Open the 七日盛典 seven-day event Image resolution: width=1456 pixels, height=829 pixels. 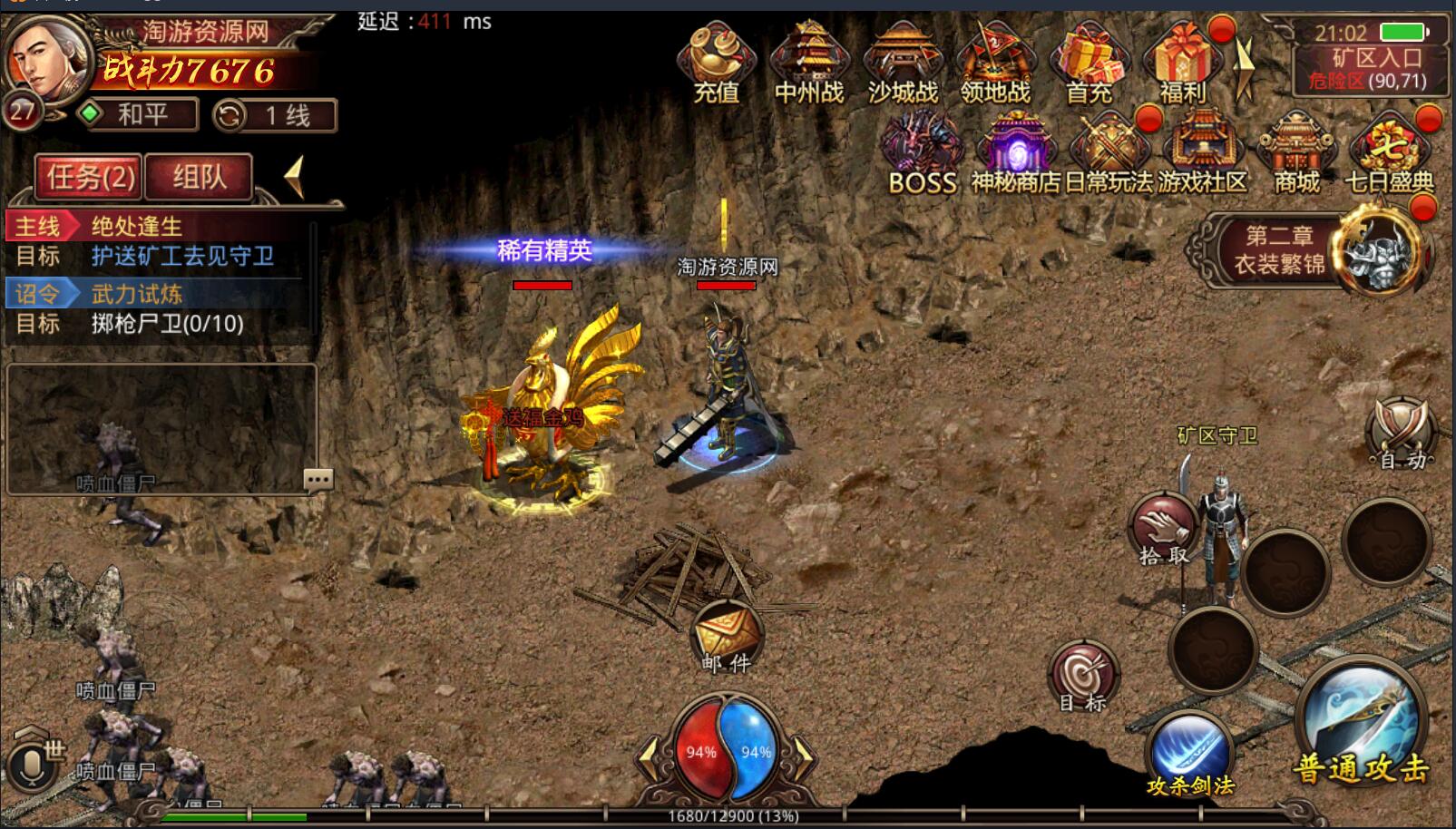pyautogui.click(x=1388, y=151)
